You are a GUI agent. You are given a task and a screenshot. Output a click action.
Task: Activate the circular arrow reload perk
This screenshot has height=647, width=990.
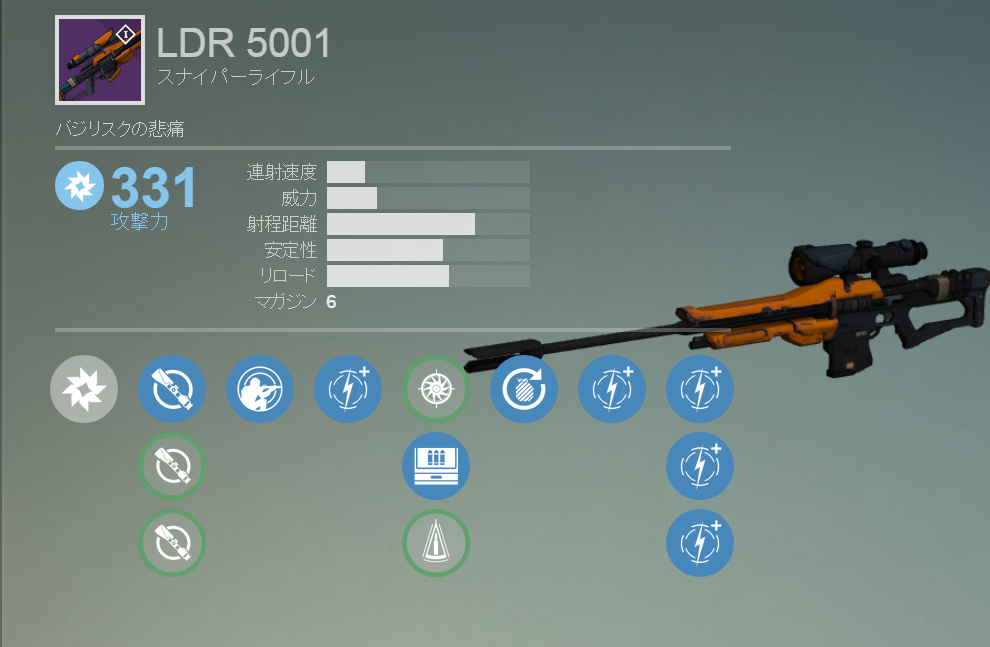coord(524,389)
